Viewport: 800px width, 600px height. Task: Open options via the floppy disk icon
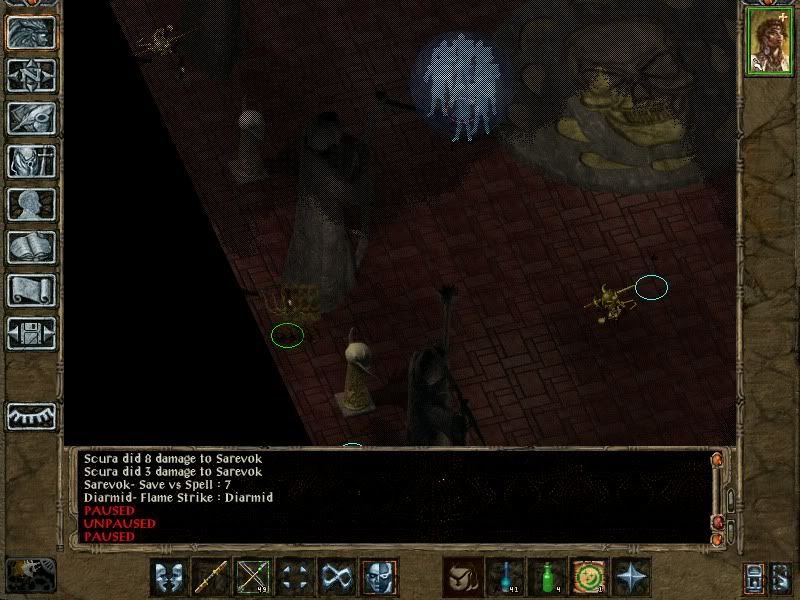(x=30, y=333)
